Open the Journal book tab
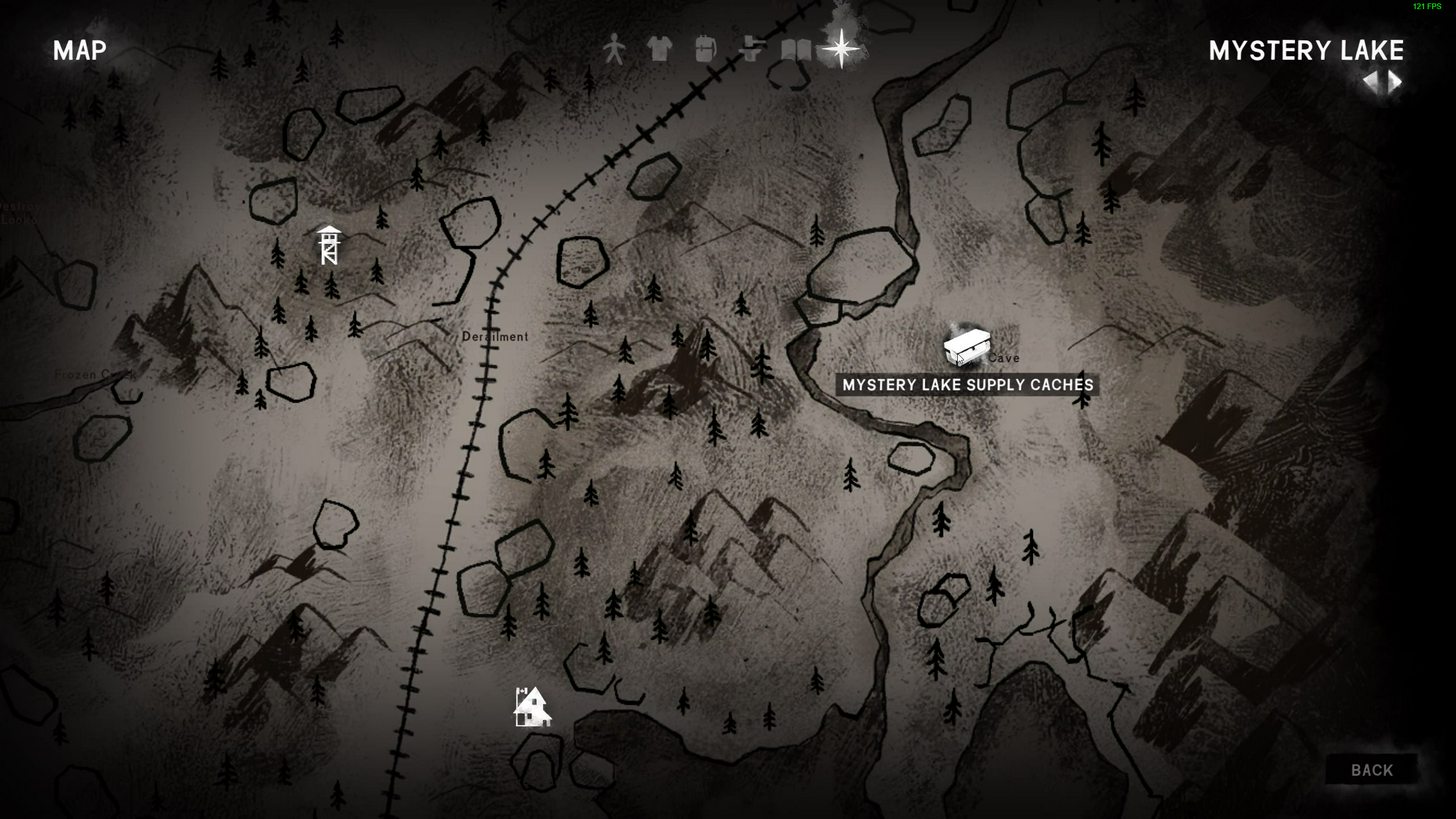The image size is (1456, 819). [796, 49]
